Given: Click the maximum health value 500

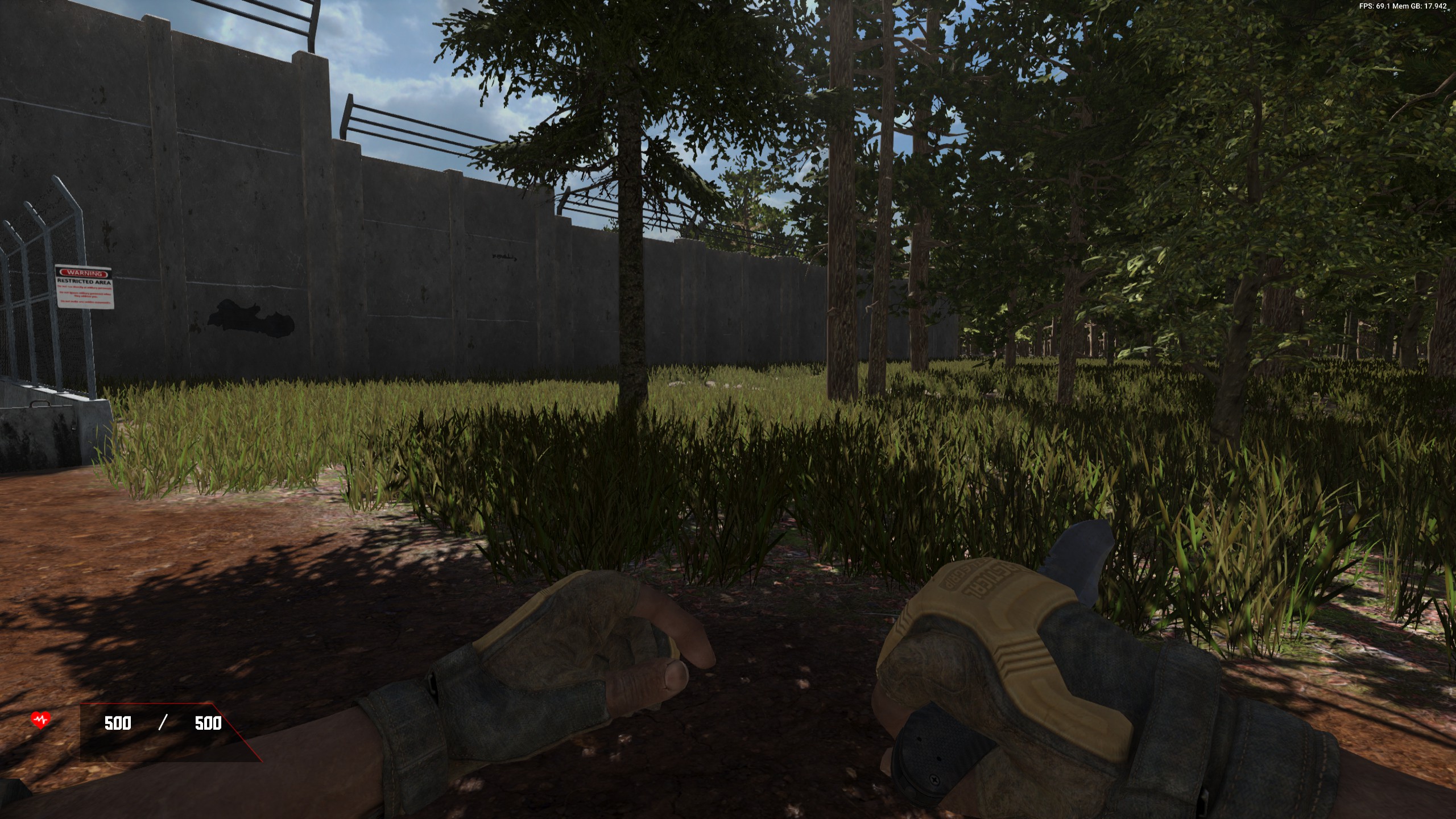Looking at the screenshot, I should click(209, 724).
